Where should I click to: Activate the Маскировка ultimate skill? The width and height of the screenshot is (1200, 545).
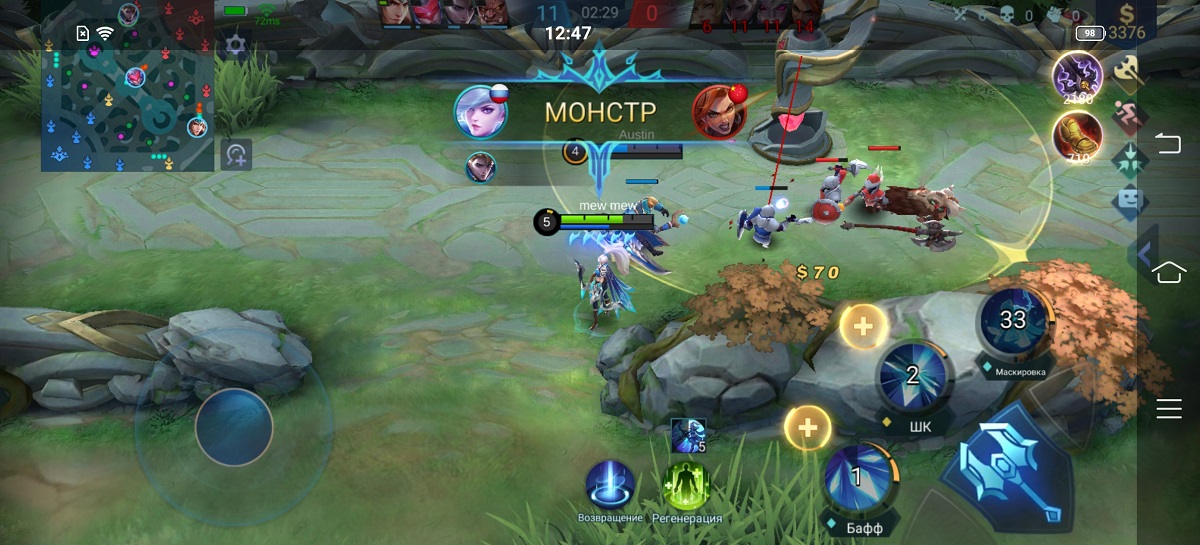(x=1013, y=320)
